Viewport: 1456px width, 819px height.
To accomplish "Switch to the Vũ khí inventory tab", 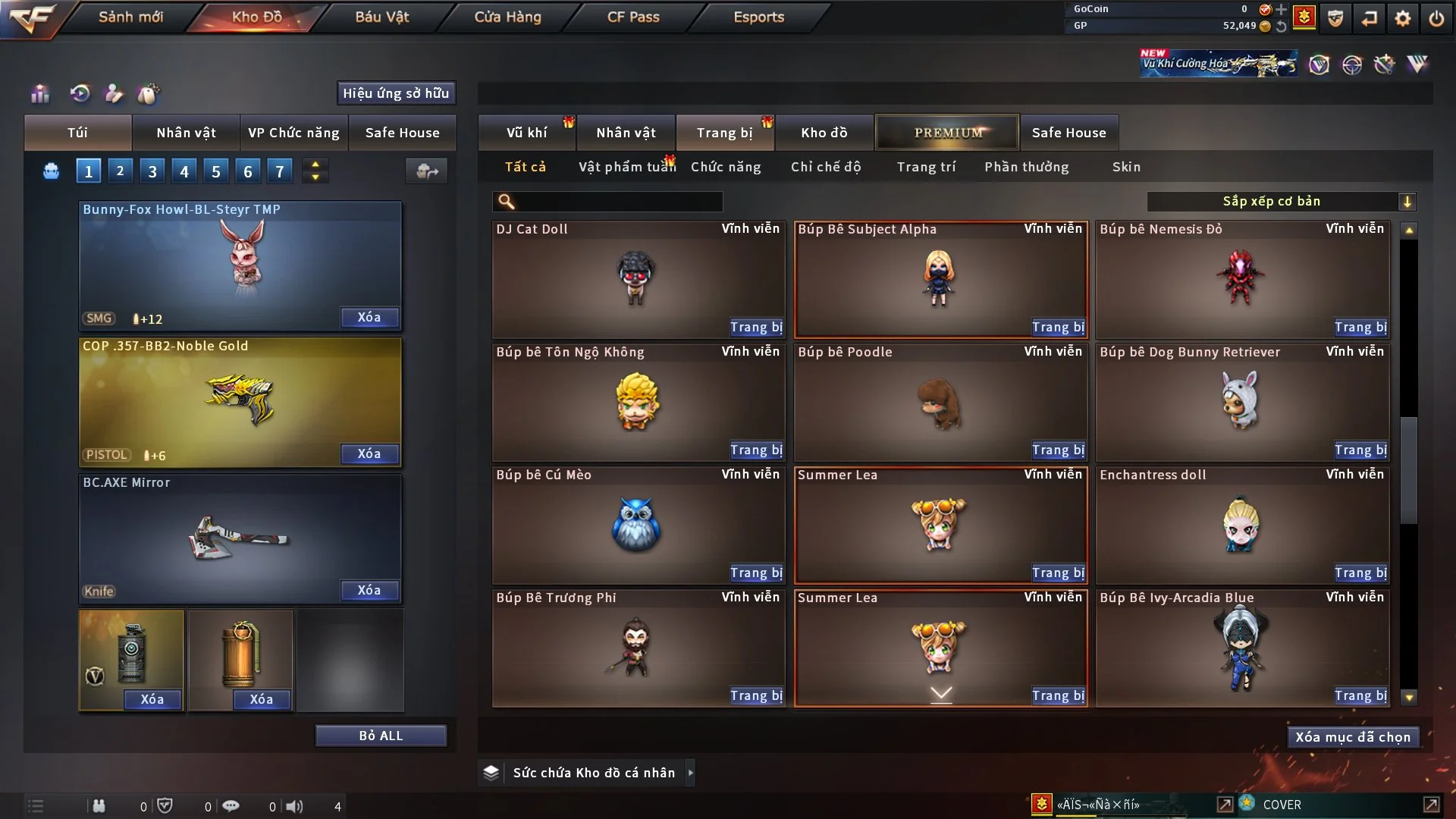I will tap(526, 133).
